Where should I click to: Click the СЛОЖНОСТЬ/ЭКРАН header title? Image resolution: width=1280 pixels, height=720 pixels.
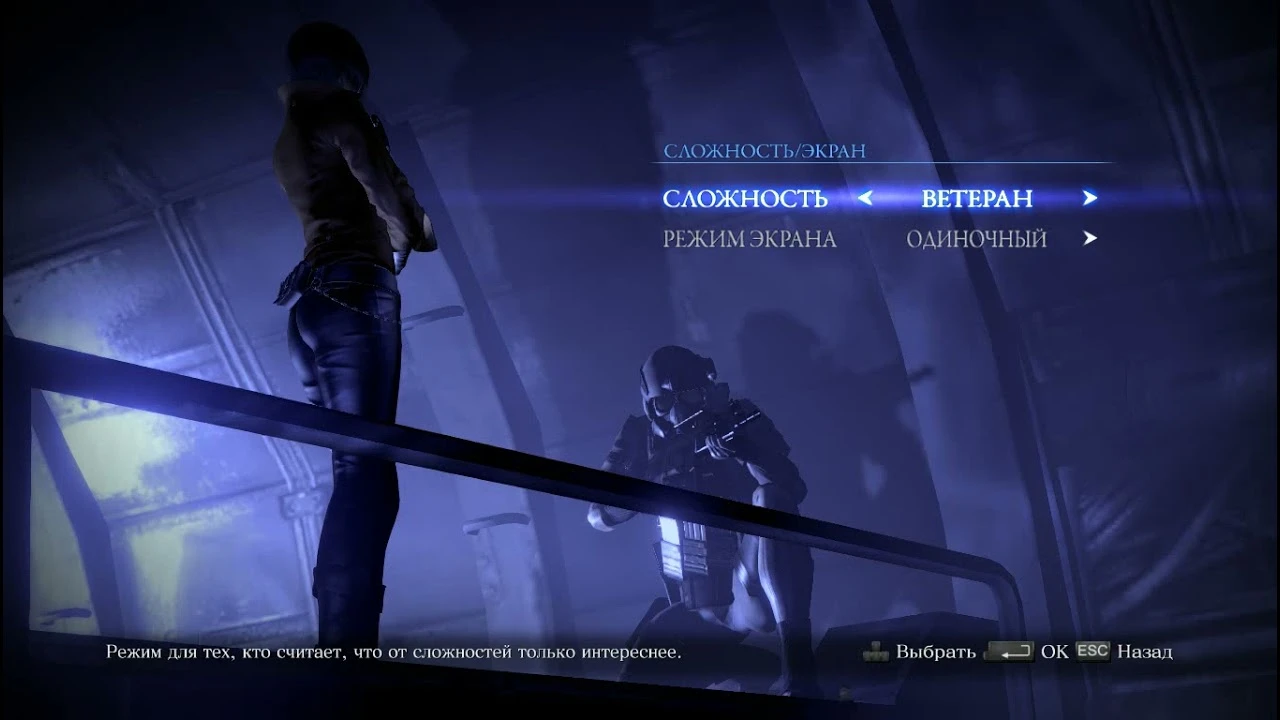(x=766, y=151)
